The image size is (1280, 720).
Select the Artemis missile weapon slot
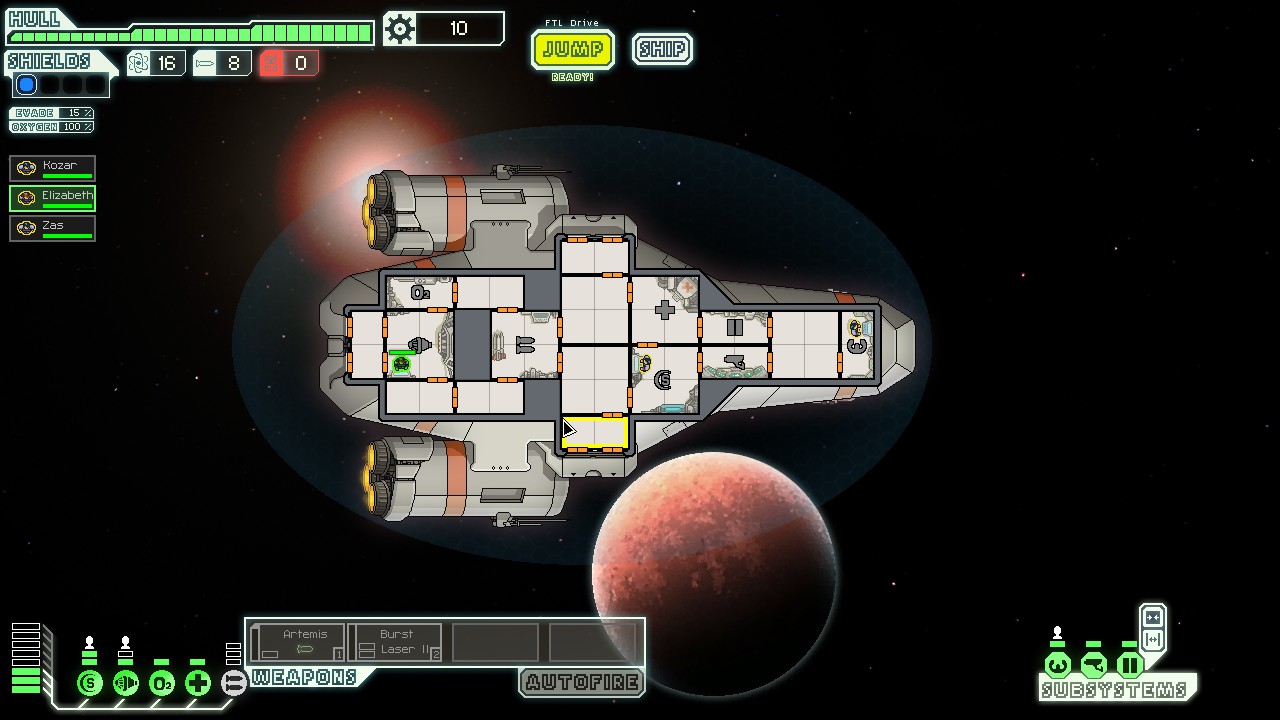[298, 642]
